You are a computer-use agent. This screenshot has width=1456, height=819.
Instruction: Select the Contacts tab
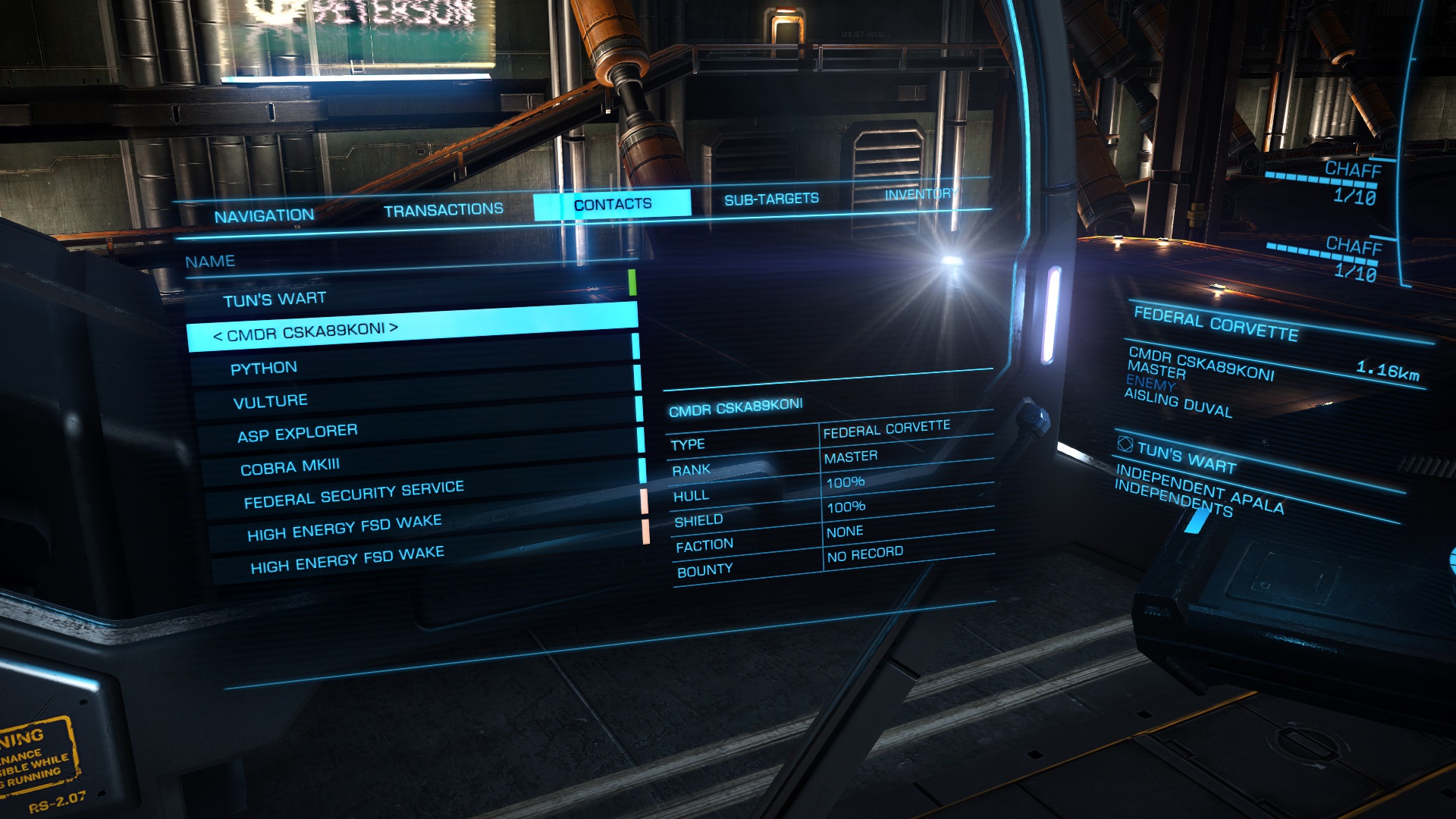612,205
